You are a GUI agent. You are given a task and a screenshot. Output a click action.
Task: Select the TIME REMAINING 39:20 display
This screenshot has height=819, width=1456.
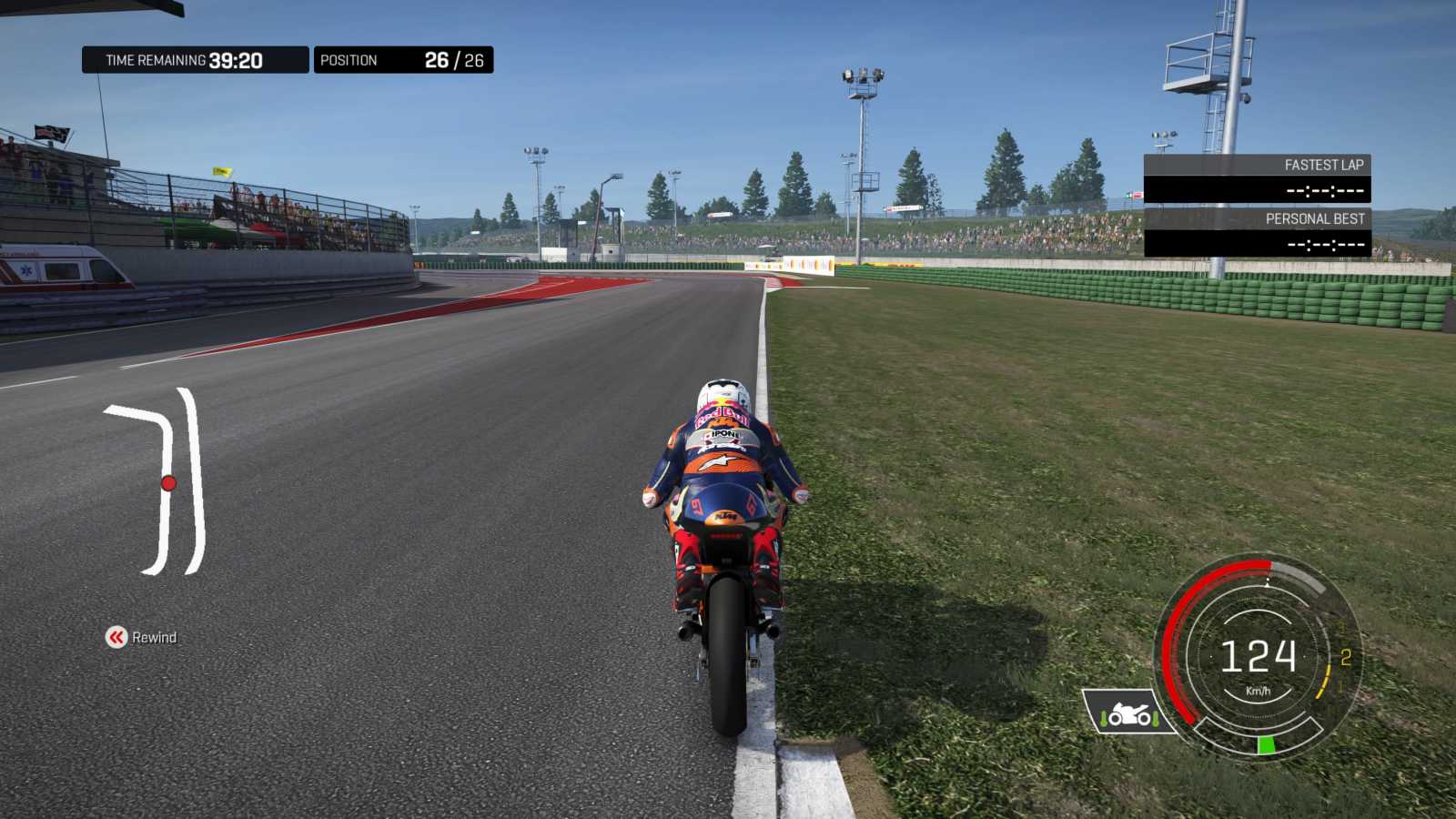[194, 59]
